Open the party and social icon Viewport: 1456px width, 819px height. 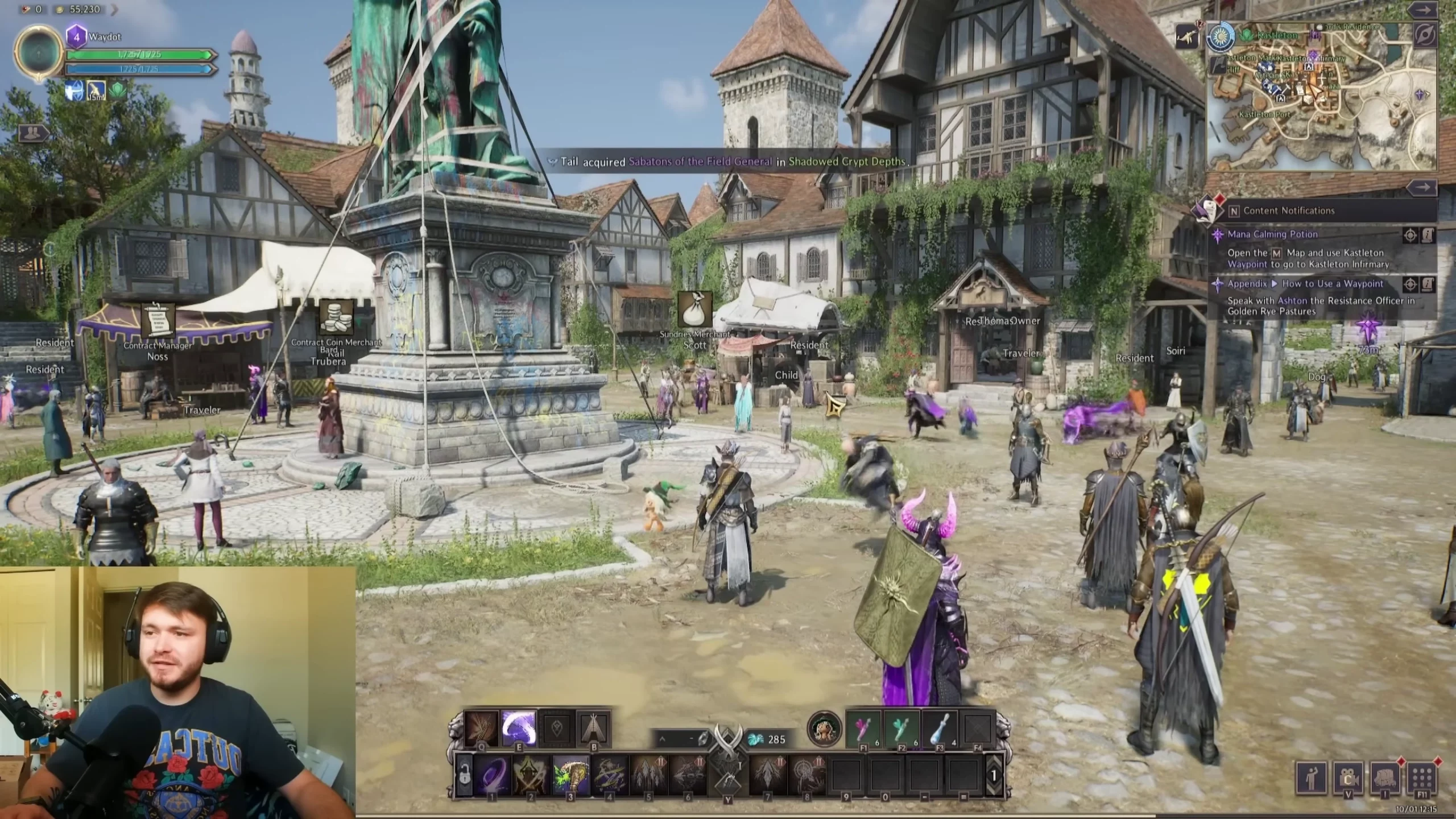34,134
